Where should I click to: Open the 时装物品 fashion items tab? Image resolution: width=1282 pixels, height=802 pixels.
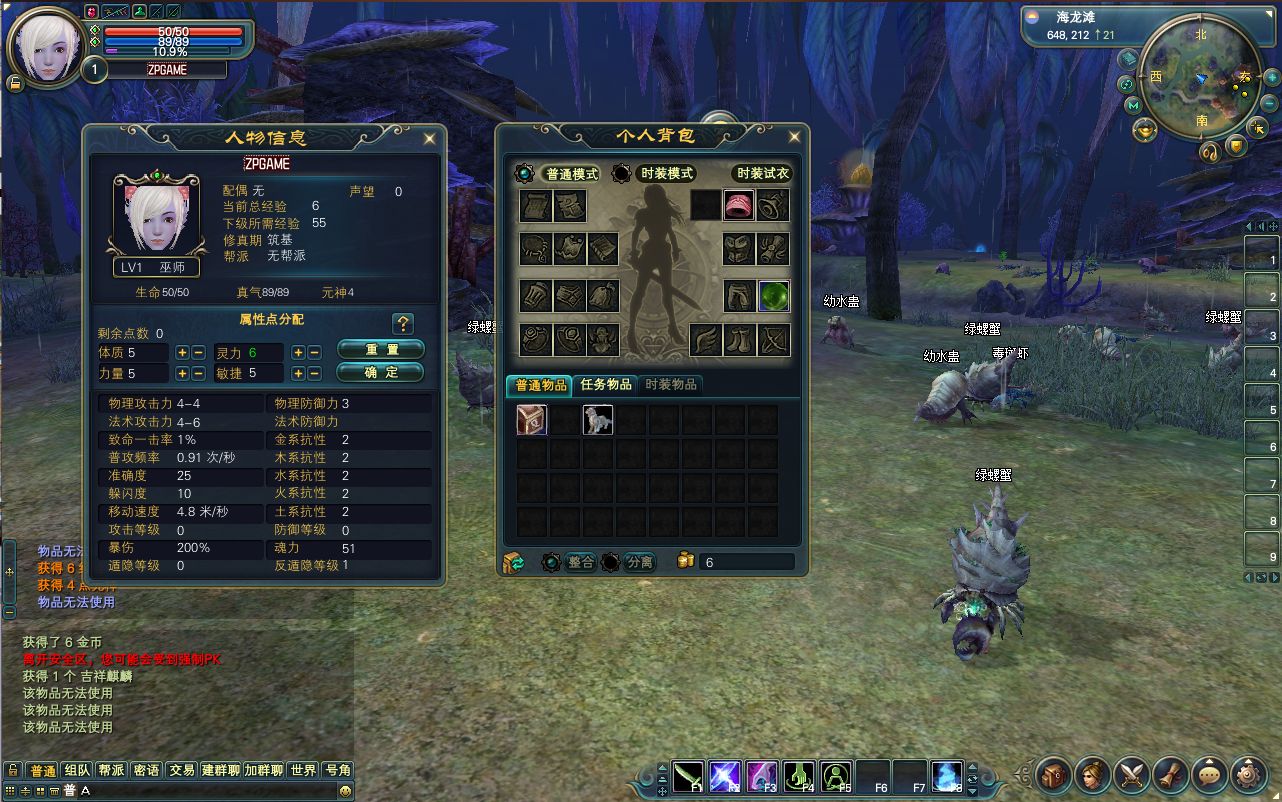tap(670, 384)
